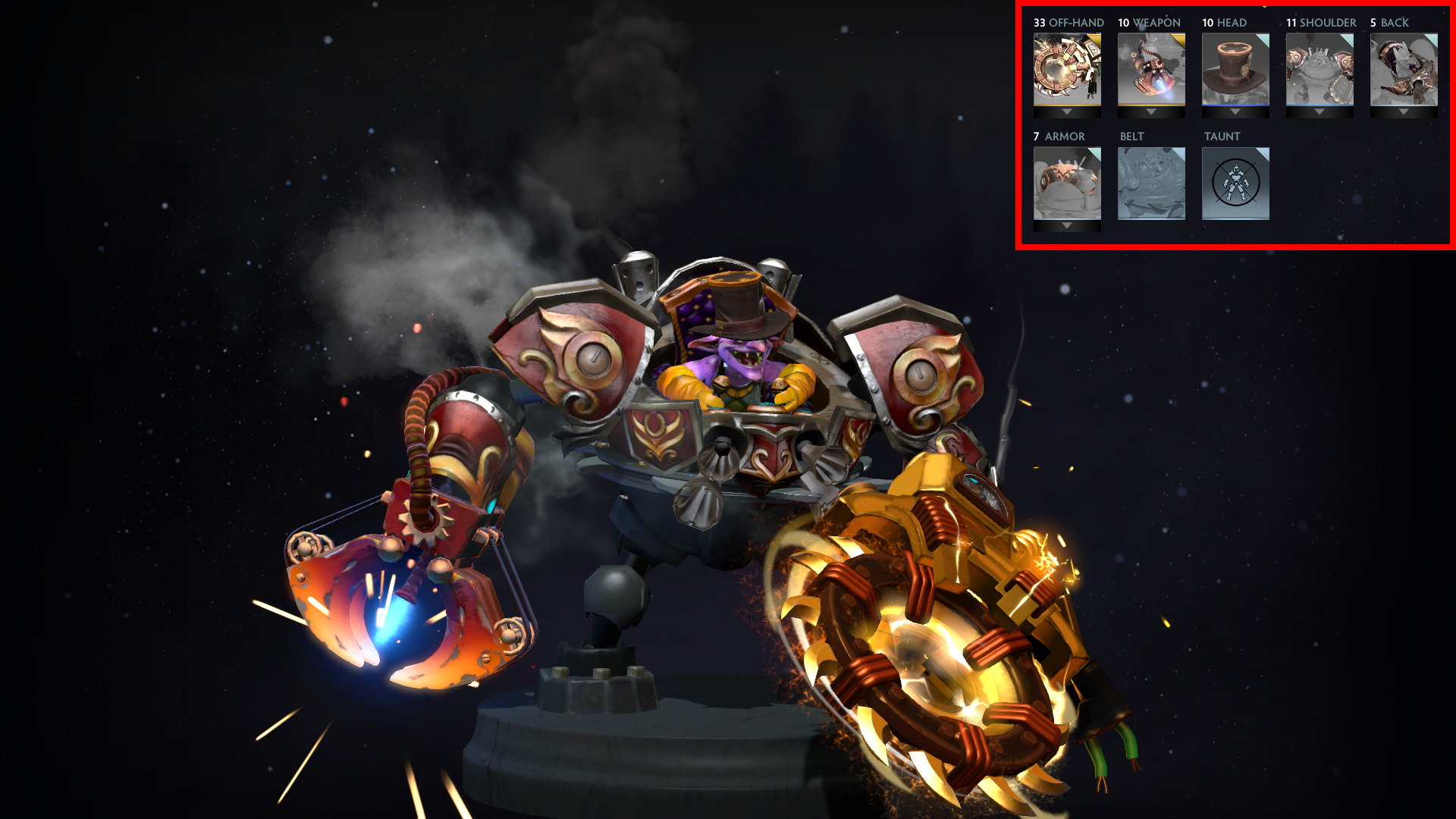Expand the dropdown arrow under Weapon slot
Image resolution: width=1456 pixels, height=819 pixels.
(x=1151, y=112)
